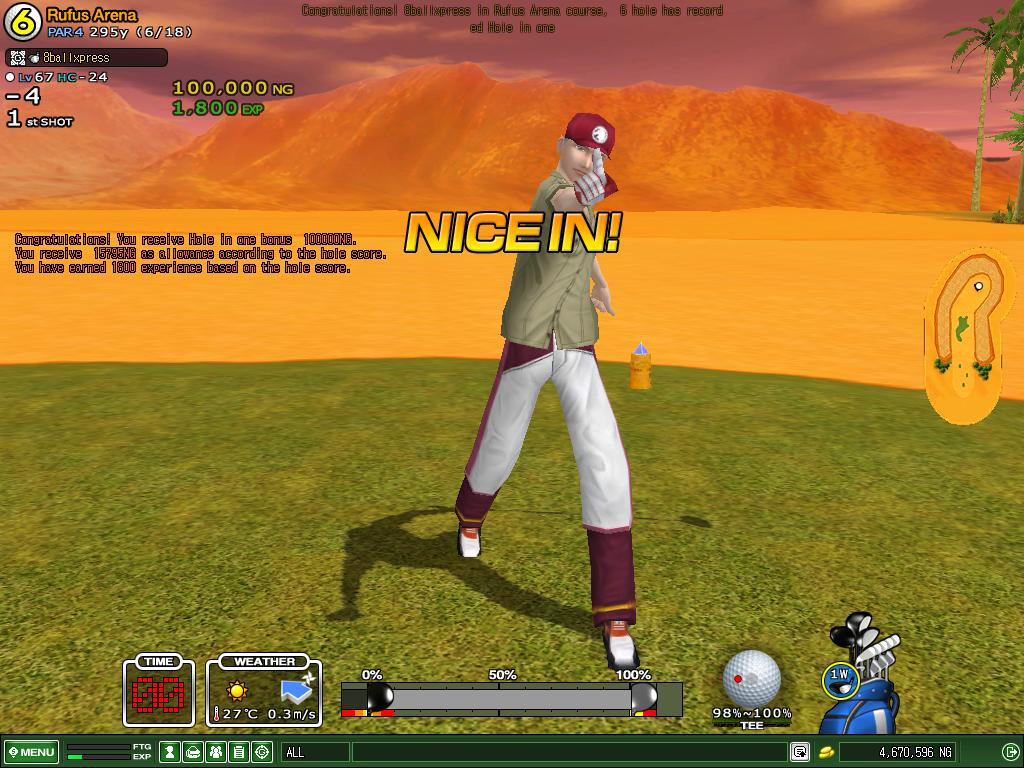Click the exit arrow icon
The height and width of the screenshot is (768, 1024).
pos(1010,752)
